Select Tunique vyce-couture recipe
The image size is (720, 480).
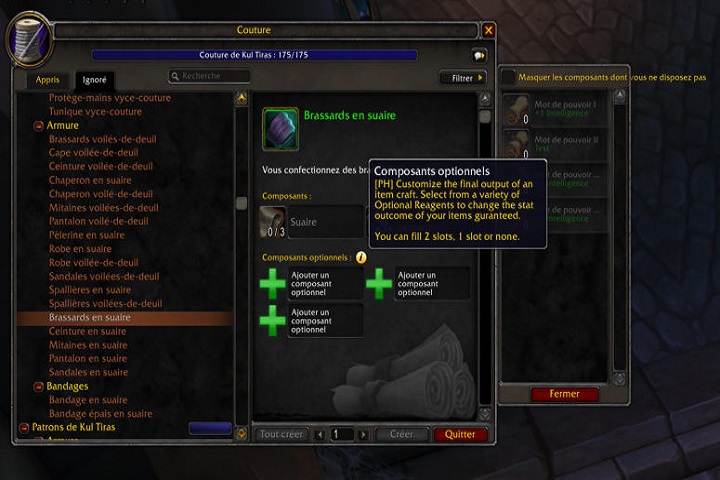tap(95, 112)
